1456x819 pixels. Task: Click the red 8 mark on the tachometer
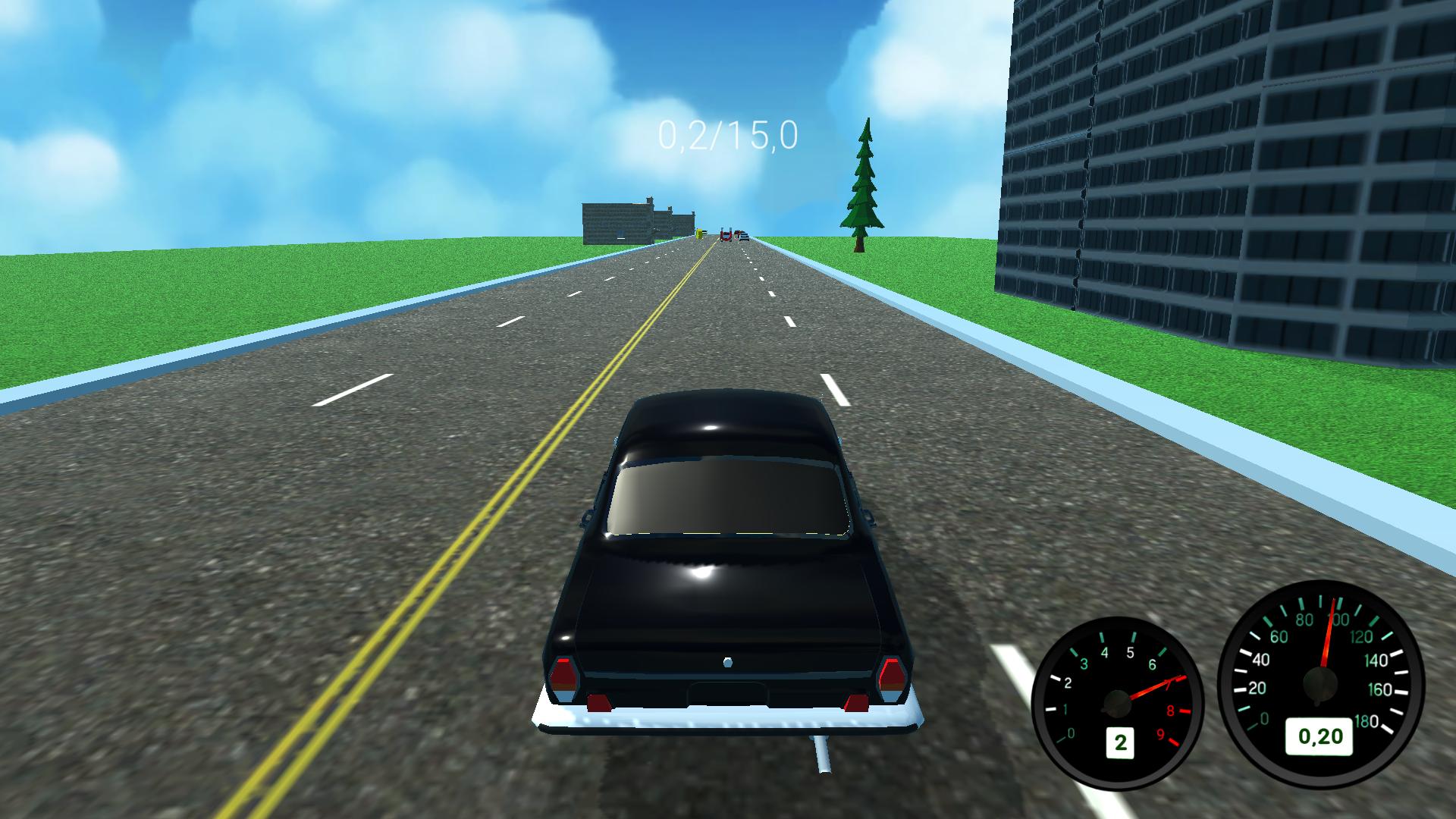[x=1171, y=710]
